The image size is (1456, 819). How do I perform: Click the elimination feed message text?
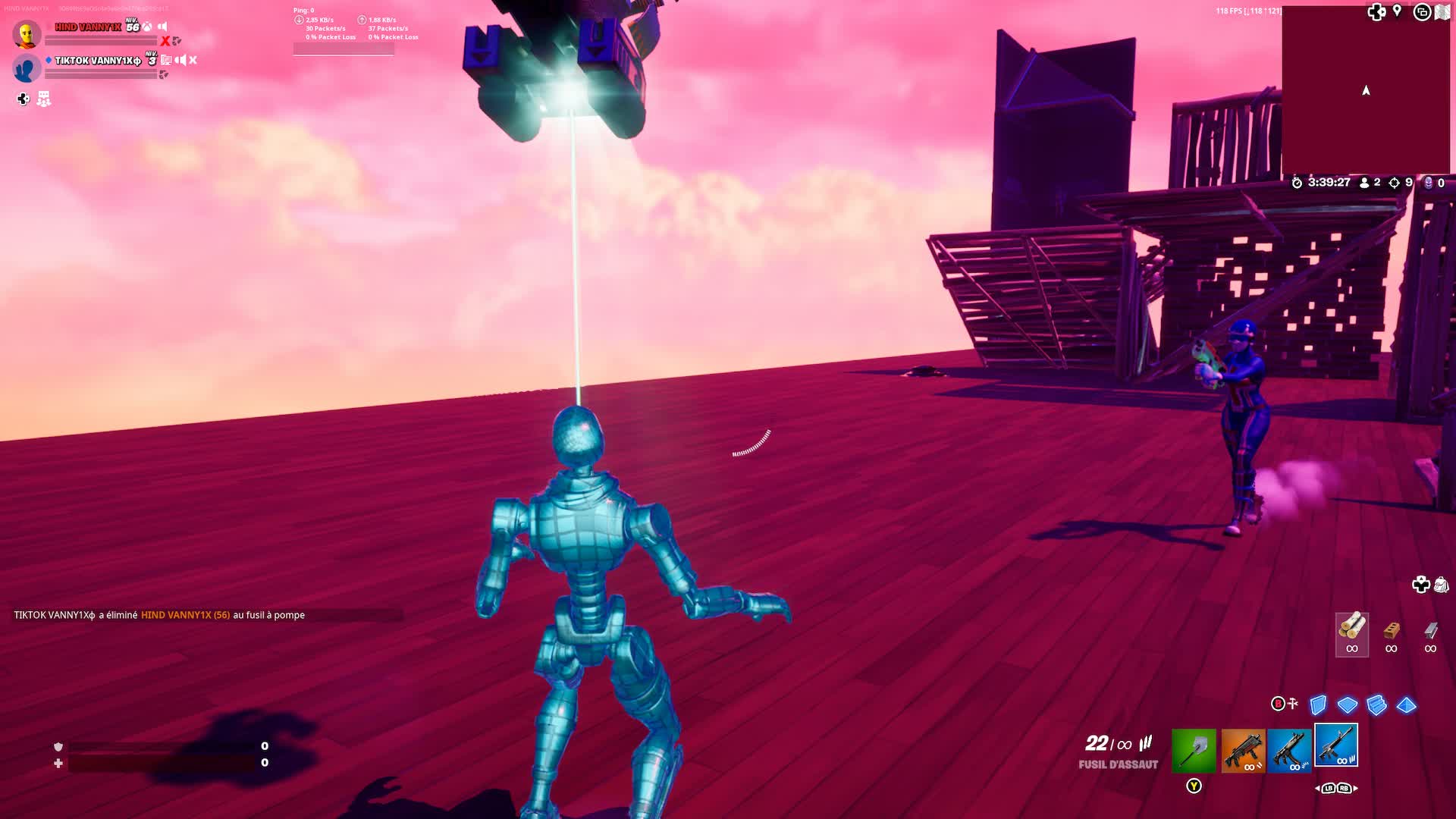[x=156, y=615]
